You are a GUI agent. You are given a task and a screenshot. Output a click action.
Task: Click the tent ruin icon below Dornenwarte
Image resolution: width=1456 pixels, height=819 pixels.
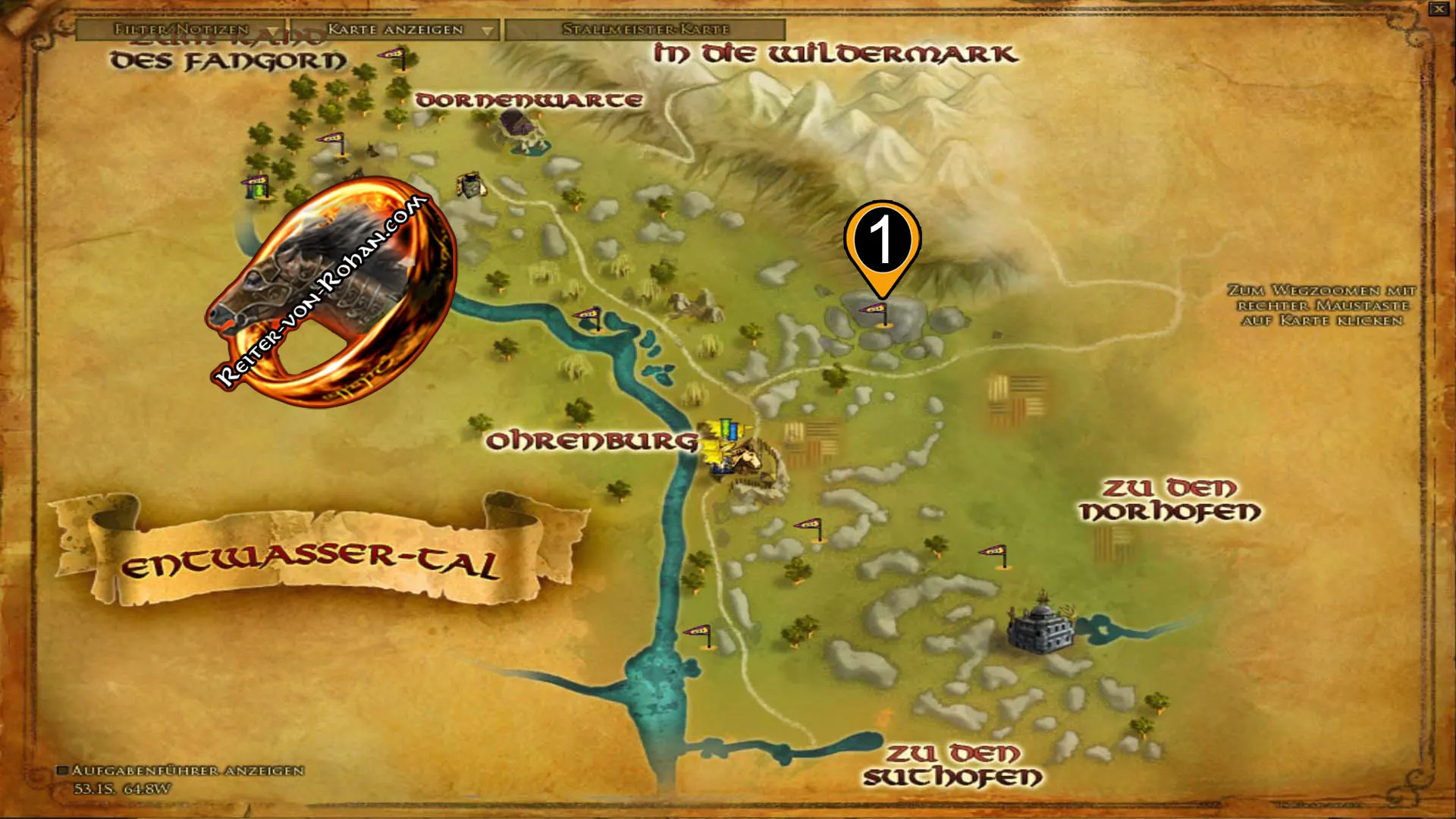[x=470, y=186]
